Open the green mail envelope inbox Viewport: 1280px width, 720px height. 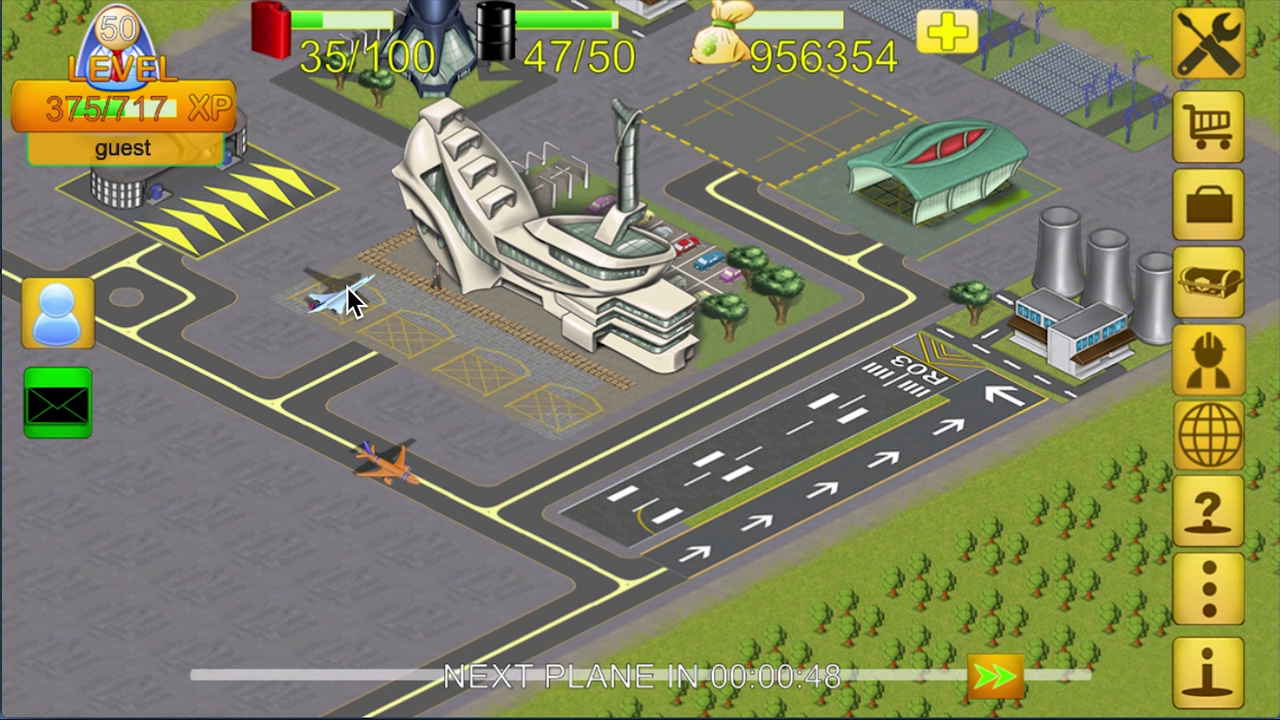click(x=57, y=402)
